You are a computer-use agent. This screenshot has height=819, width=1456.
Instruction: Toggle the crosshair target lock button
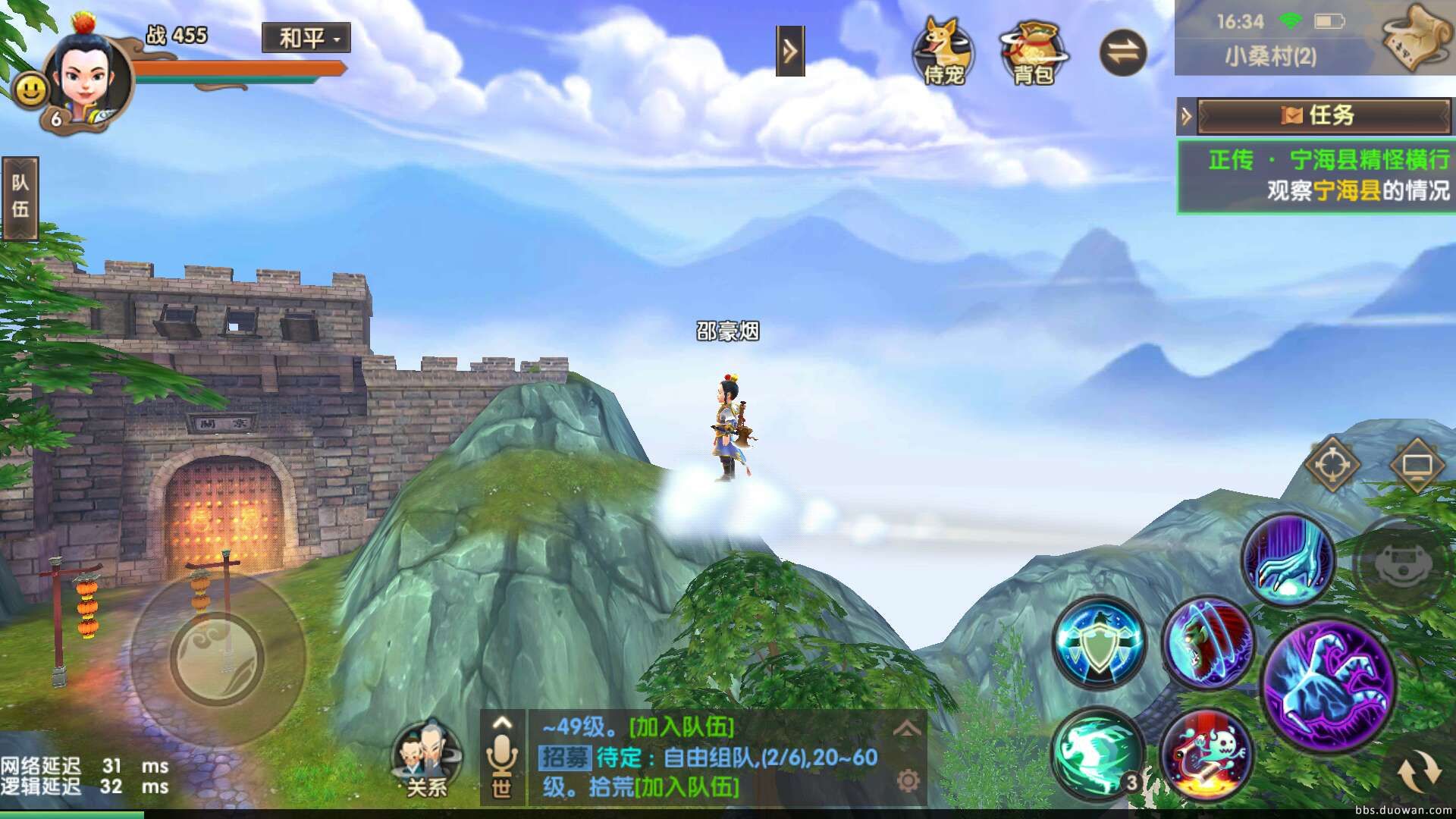pos(1331,466)
